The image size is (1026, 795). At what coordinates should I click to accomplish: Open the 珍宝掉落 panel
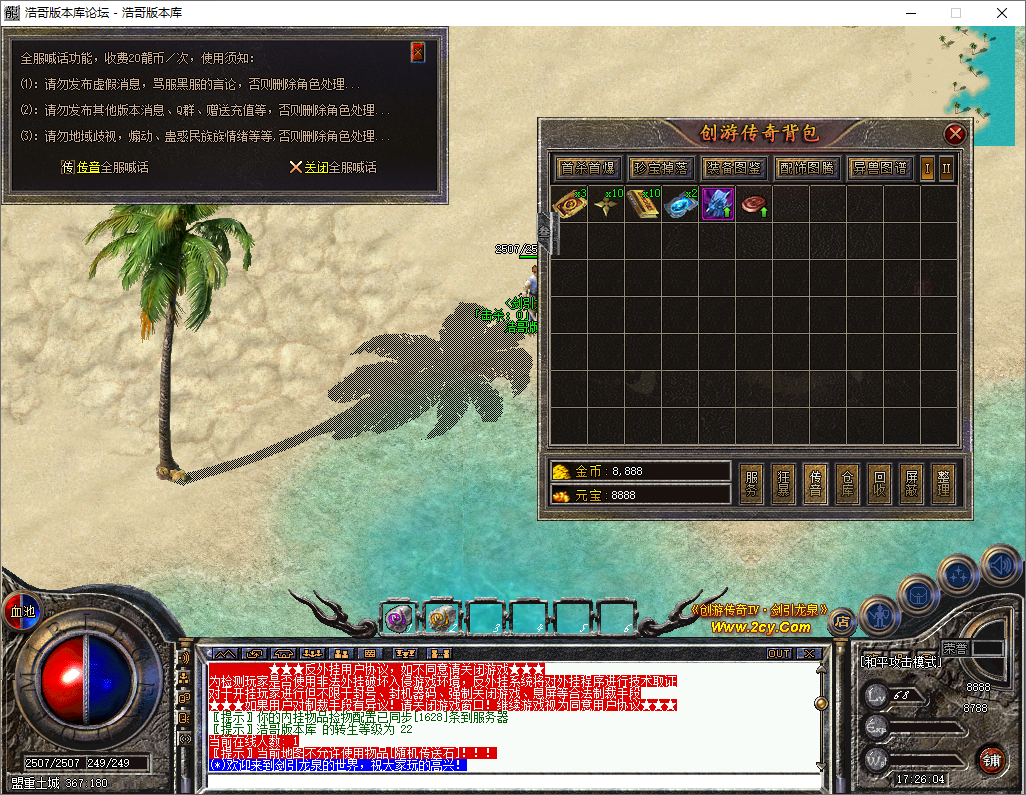coord(660,168)
